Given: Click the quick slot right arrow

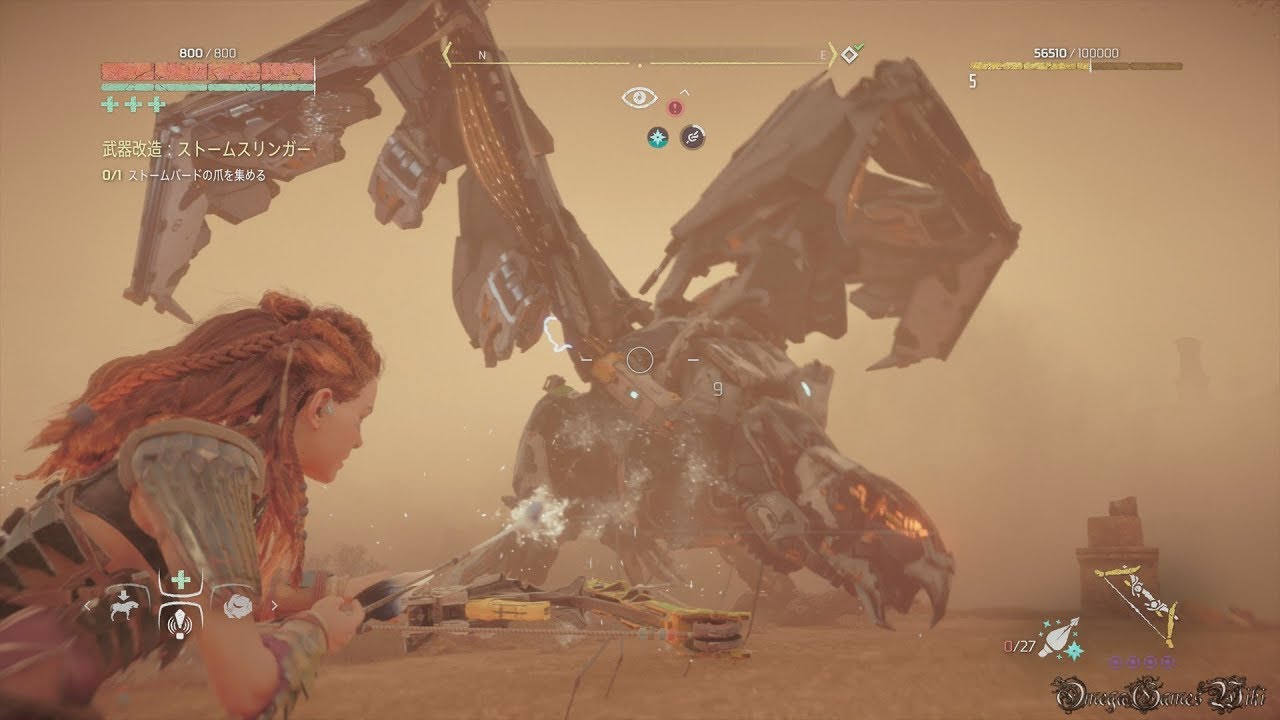Looking at the screenshot, I should coord(274,605).
